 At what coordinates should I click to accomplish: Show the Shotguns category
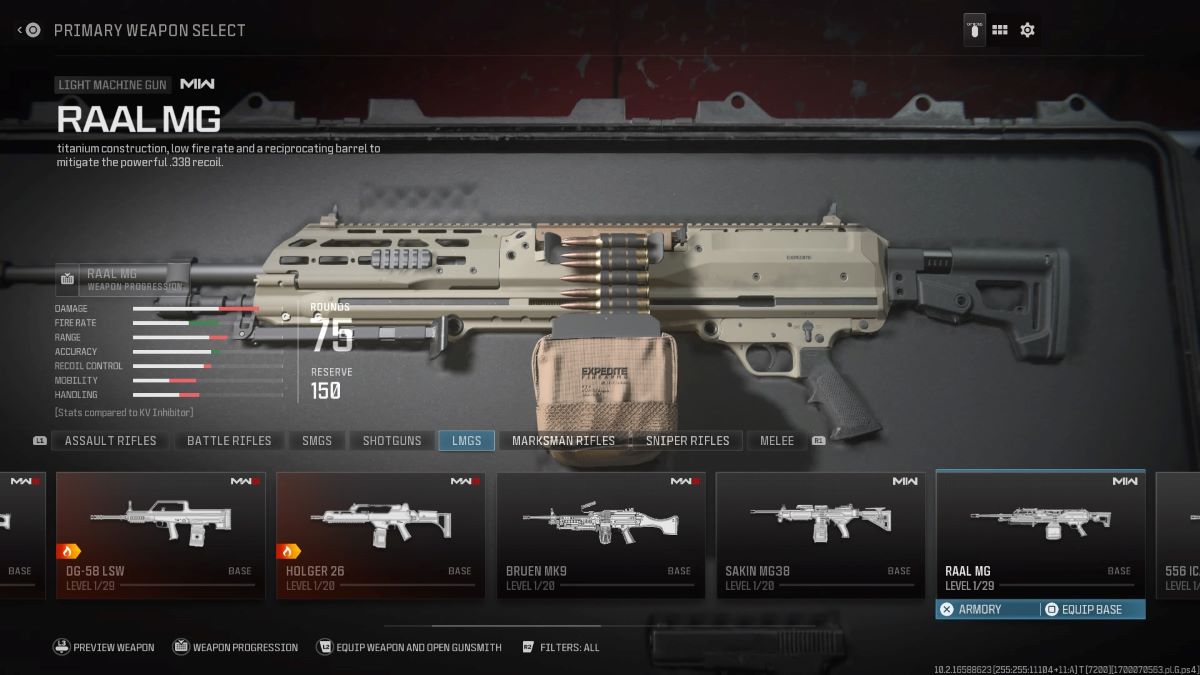tap(392, 440)
